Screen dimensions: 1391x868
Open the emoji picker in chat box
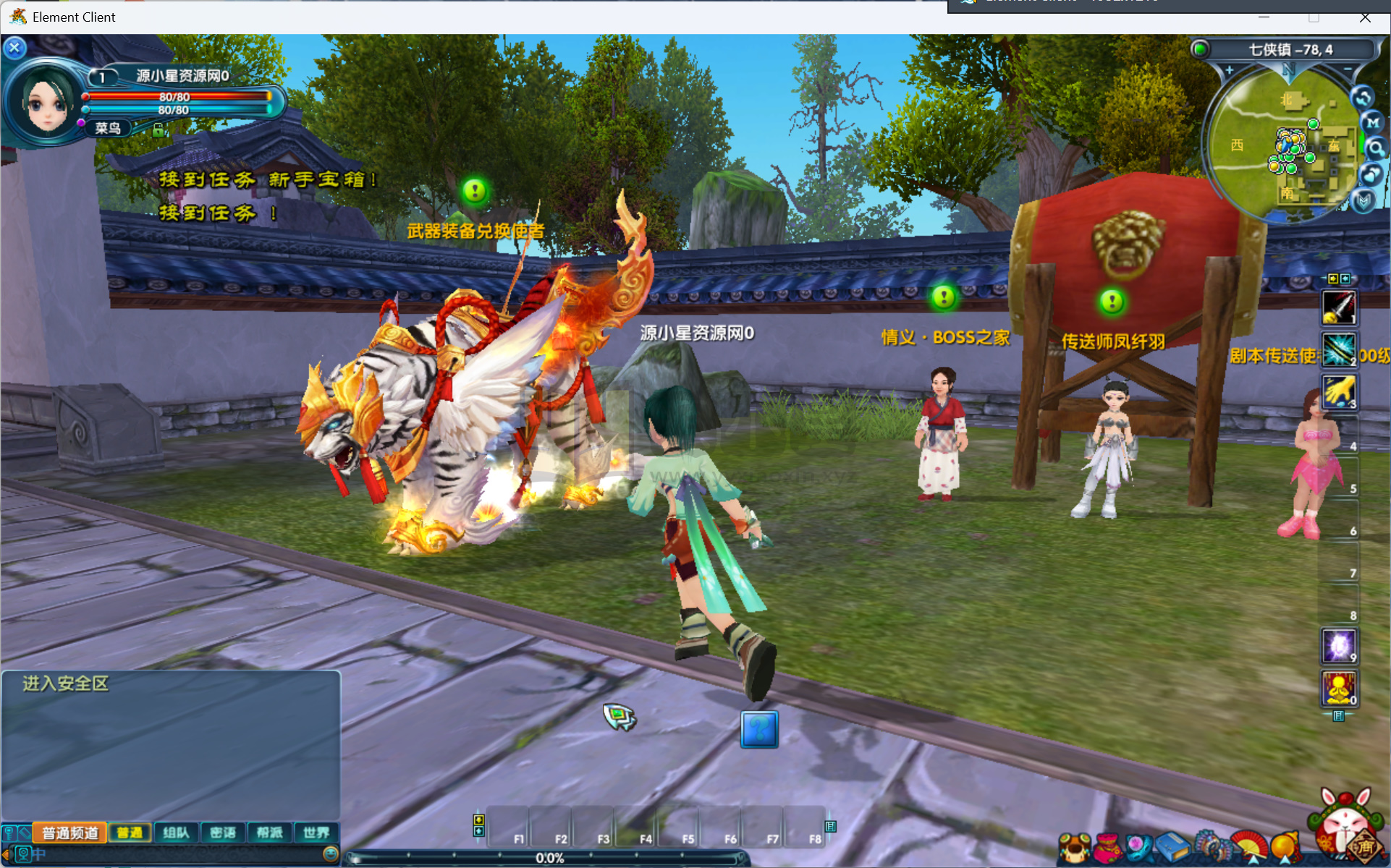[330, 854]
